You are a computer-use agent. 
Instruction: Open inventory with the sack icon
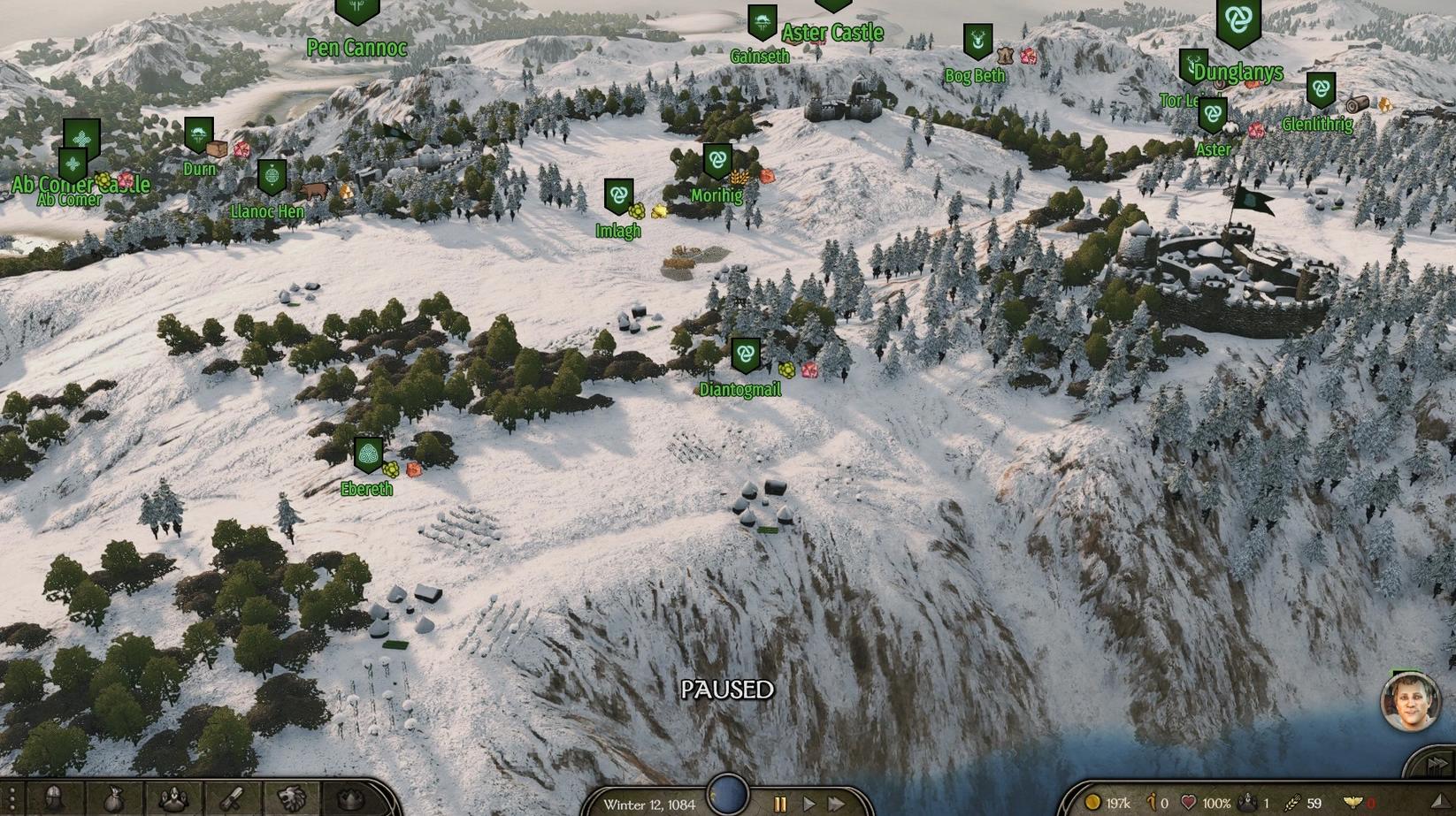pos(115,799)
